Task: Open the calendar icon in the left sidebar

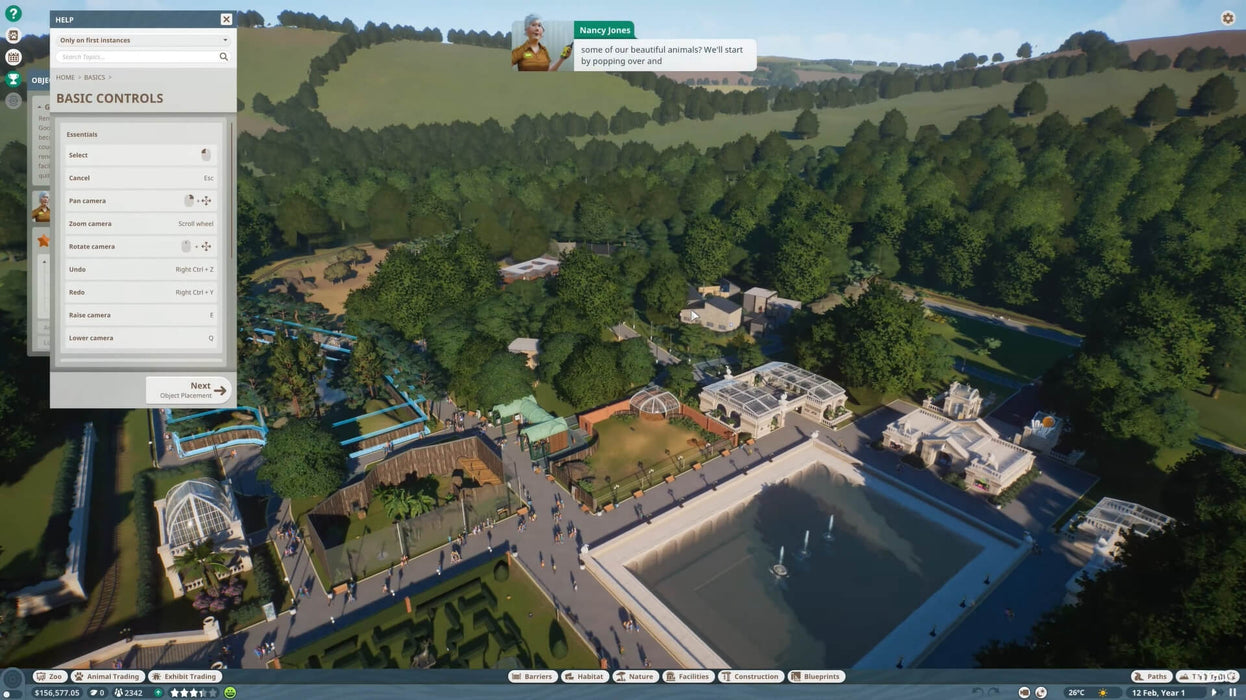Action: click(13, 57)
